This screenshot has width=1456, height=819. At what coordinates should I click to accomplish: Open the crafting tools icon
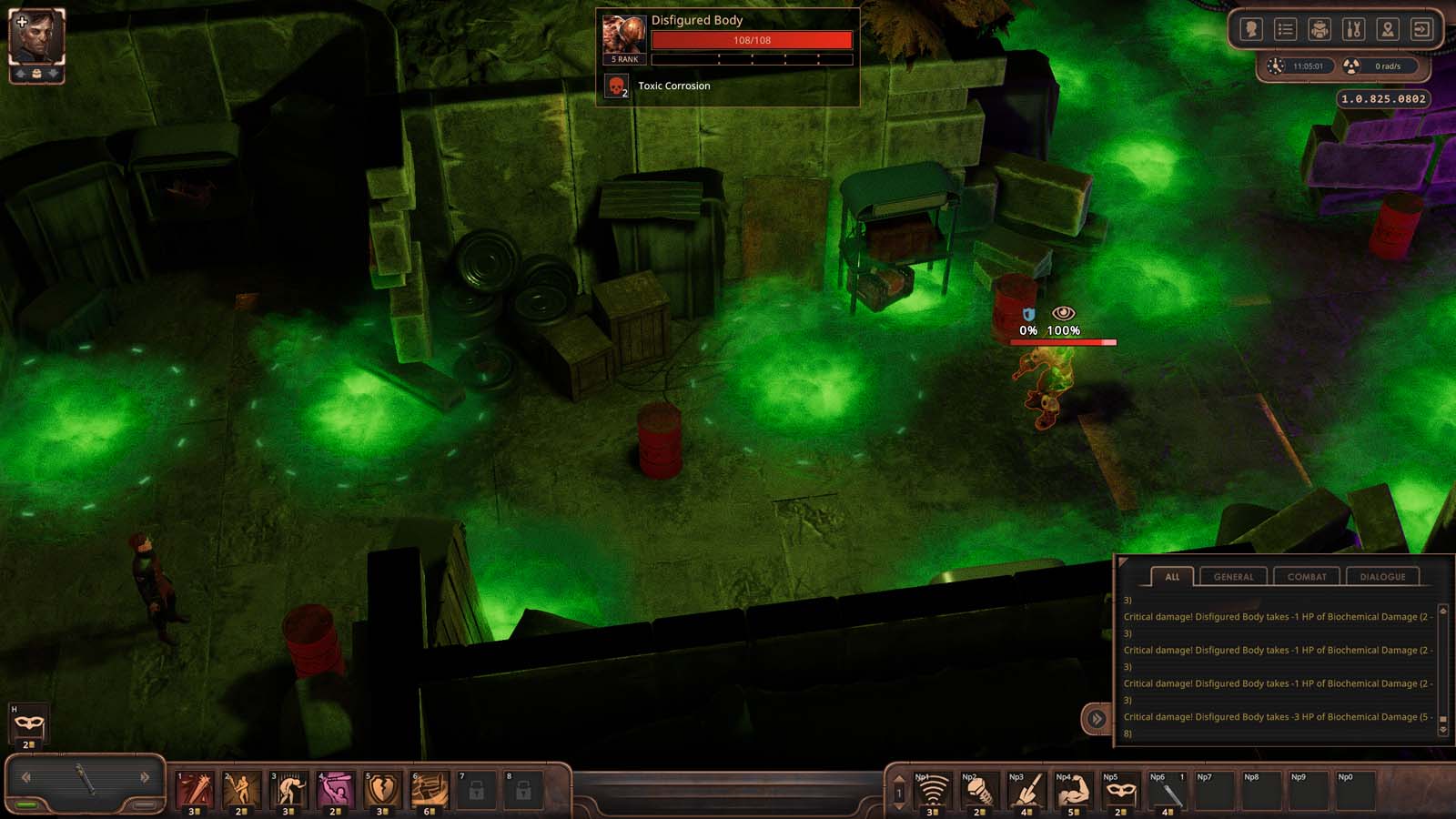(1353, 29)
